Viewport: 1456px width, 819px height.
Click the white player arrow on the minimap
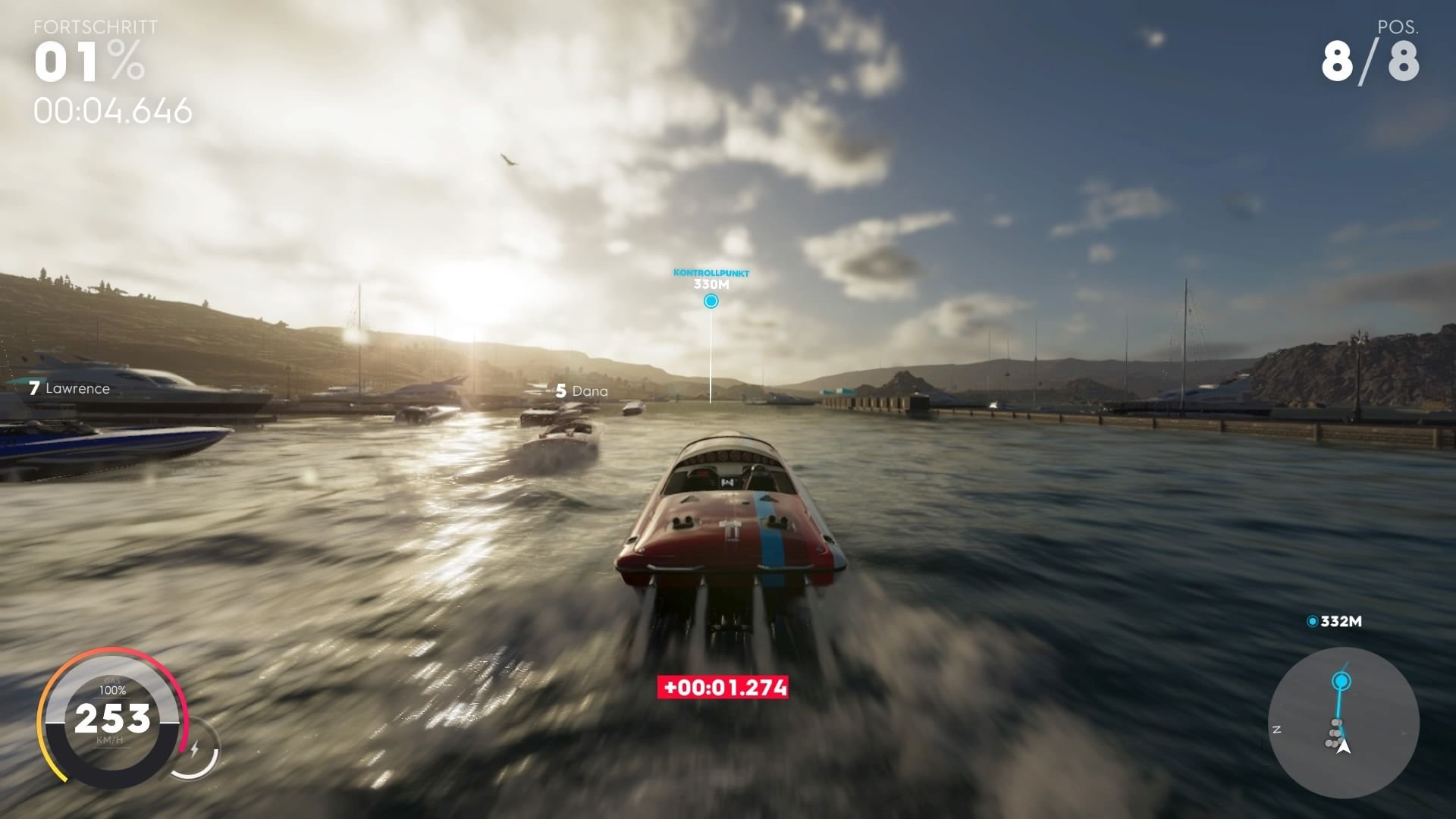1344,748
